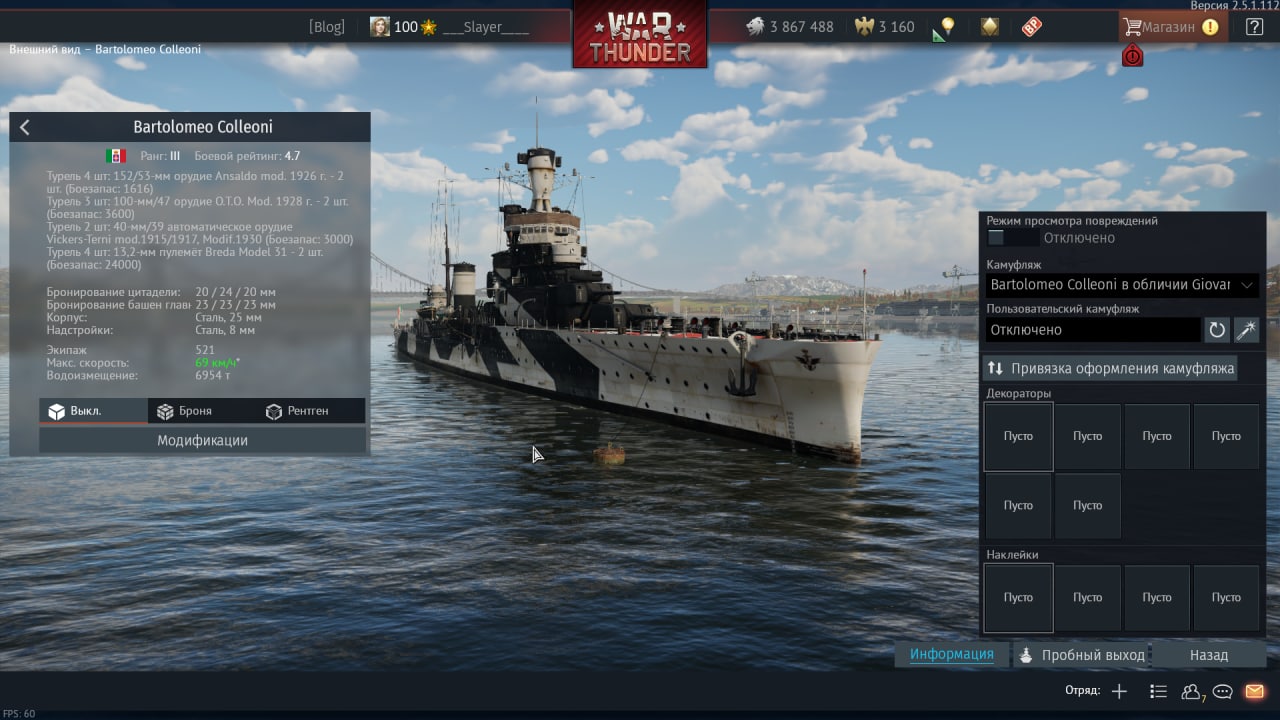This screenshot has width=1280, height=720.
Task: Add a squad member with the plus icon
Action: pos(1119,691)
